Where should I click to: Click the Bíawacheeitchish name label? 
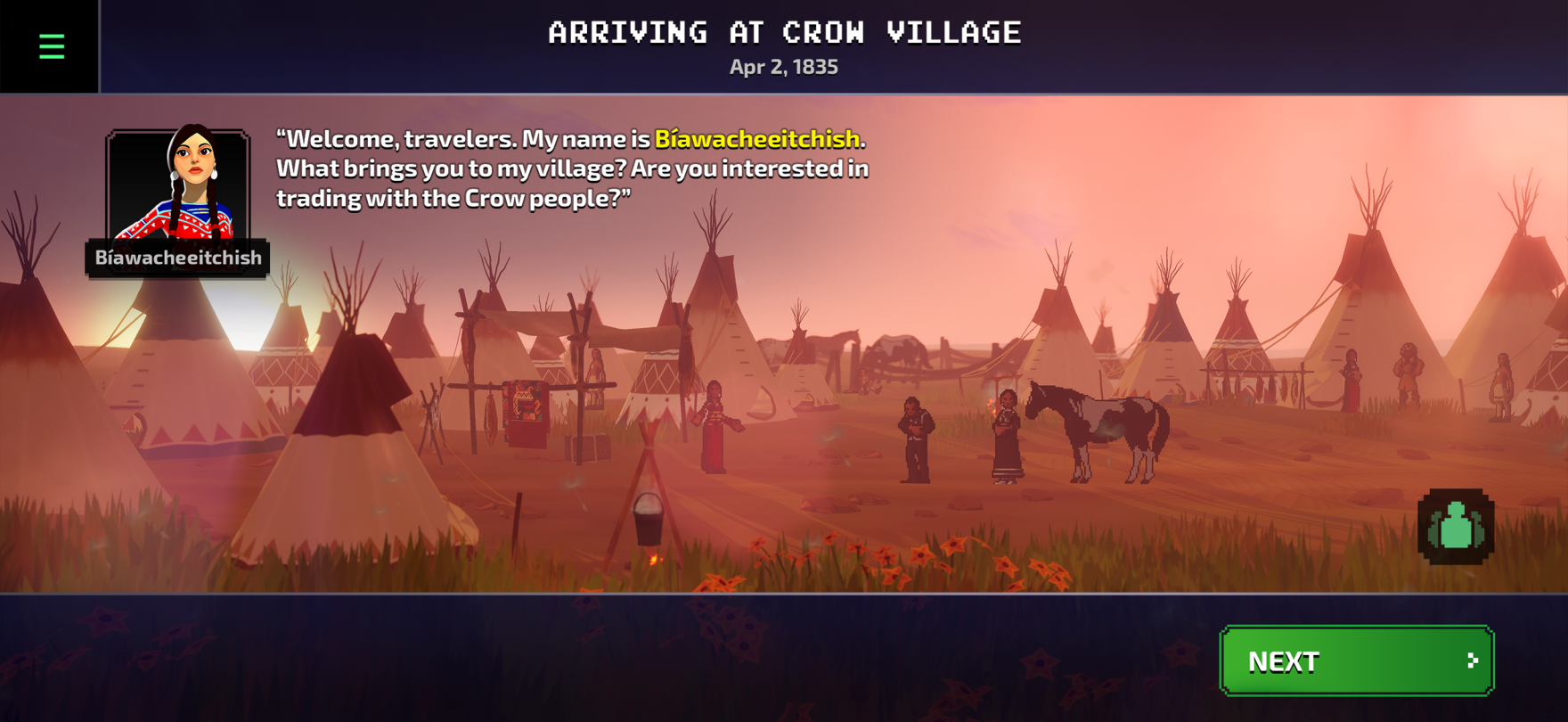point(177,258)
